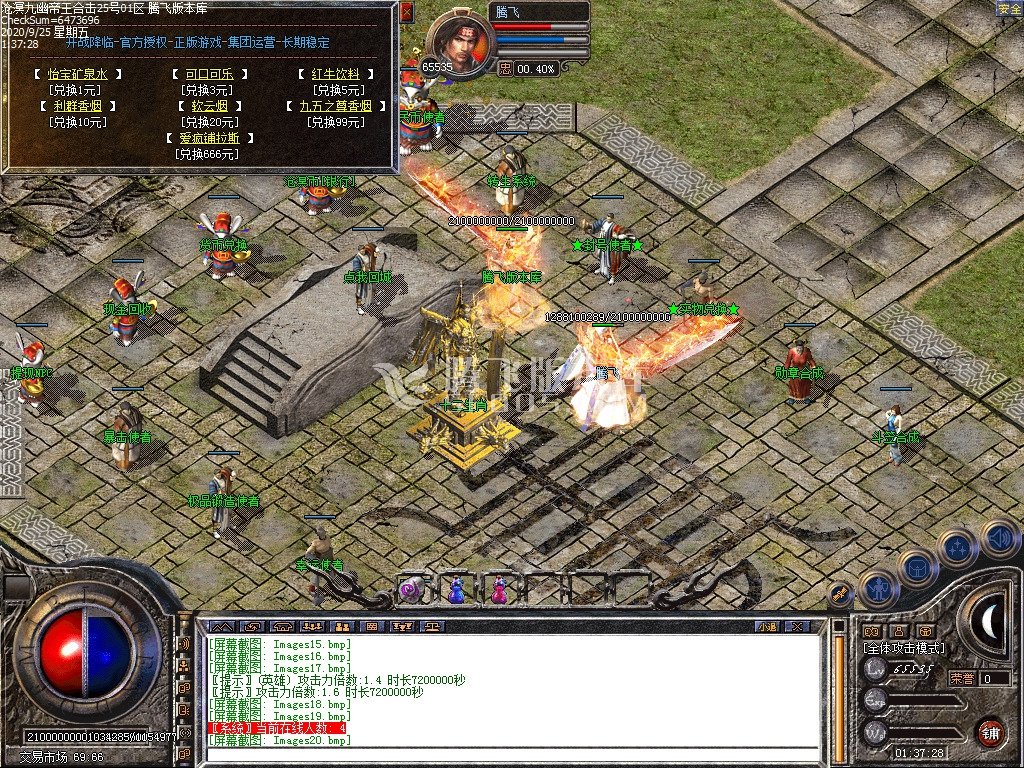
Task: Close the exchange dialog with the red X
Action: [x=406, y=12]
